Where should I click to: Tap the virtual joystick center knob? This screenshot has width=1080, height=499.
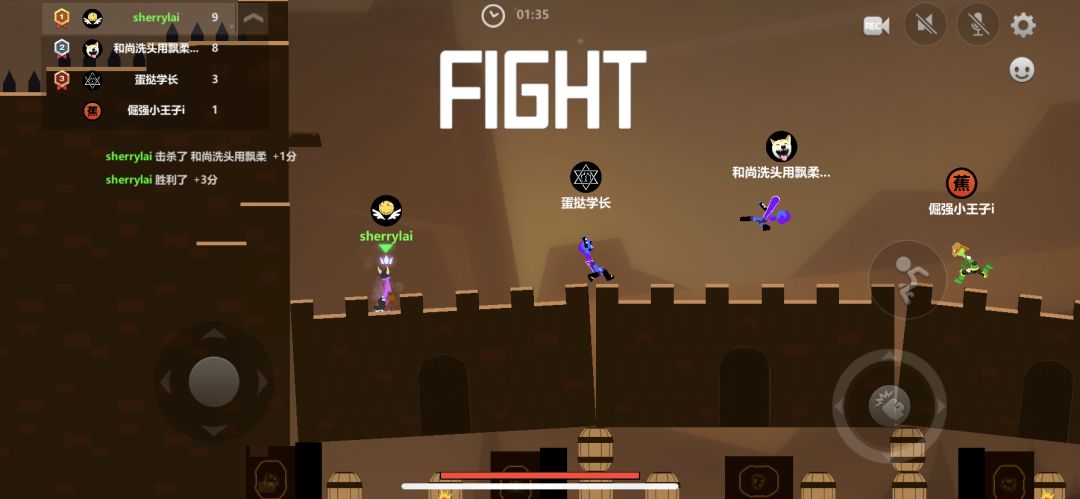click(213, 381)
